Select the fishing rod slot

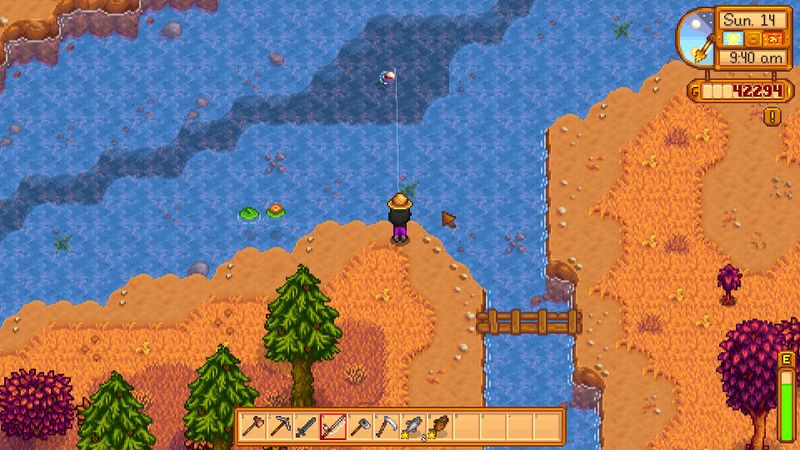pos(332,427)
